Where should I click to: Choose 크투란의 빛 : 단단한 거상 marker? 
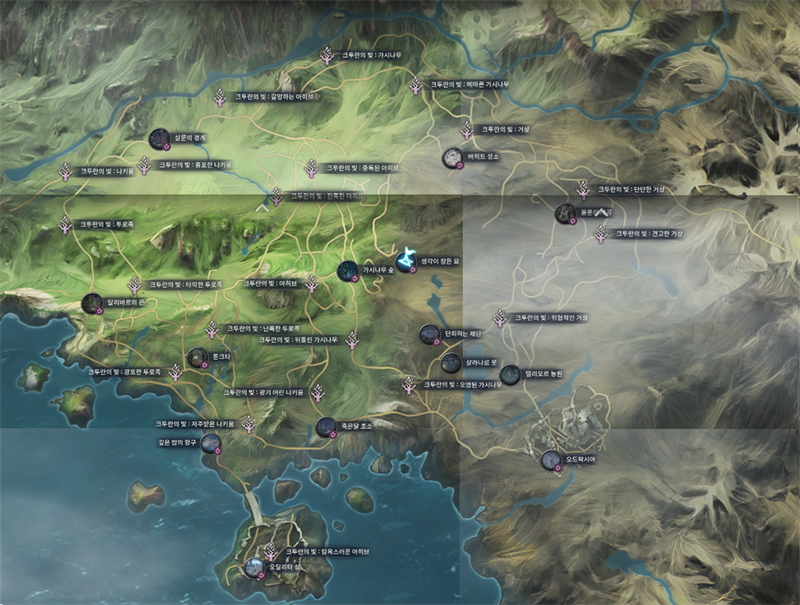[583, 189]
